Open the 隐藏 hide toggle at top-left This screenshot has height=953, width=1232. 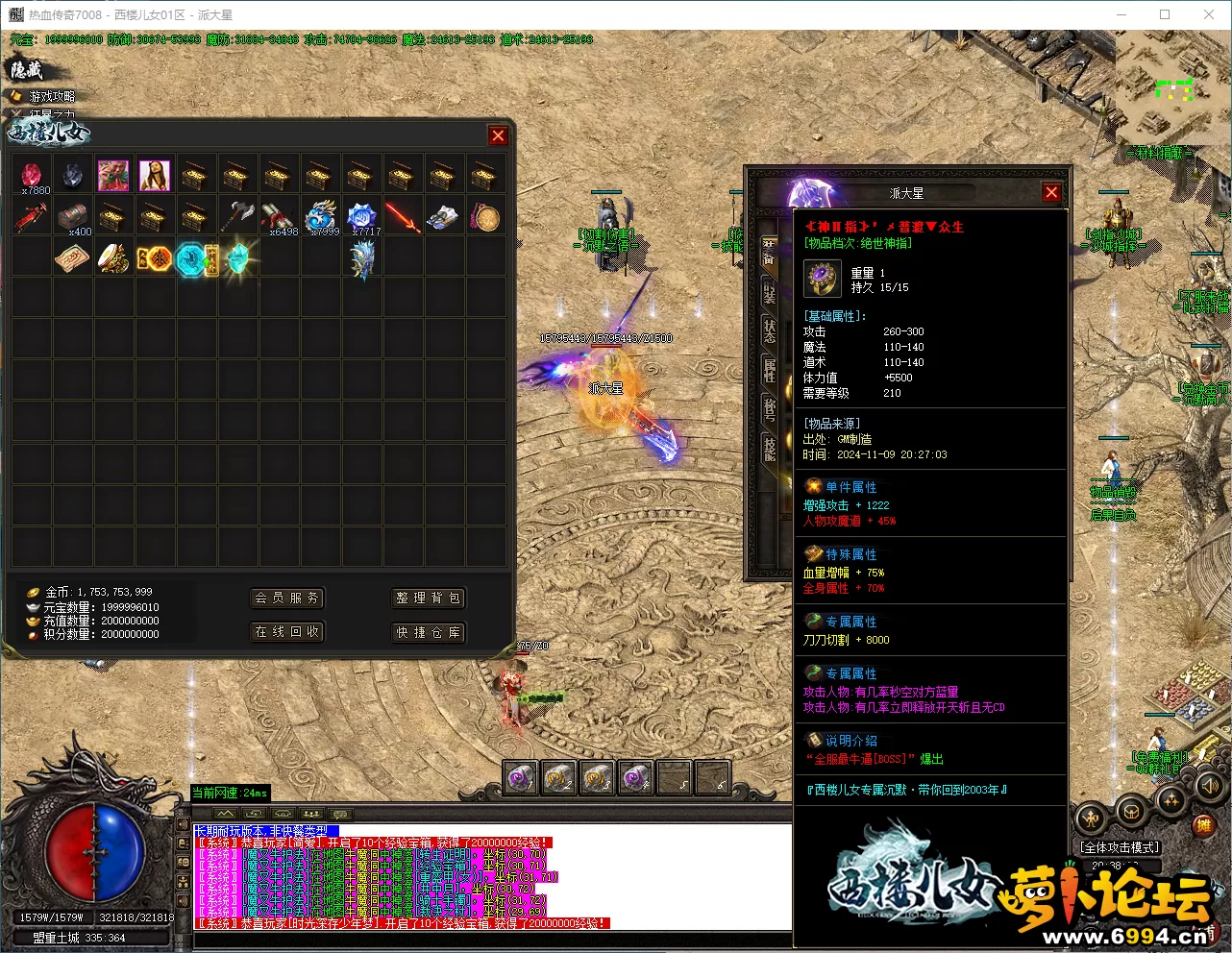[26, 69]
